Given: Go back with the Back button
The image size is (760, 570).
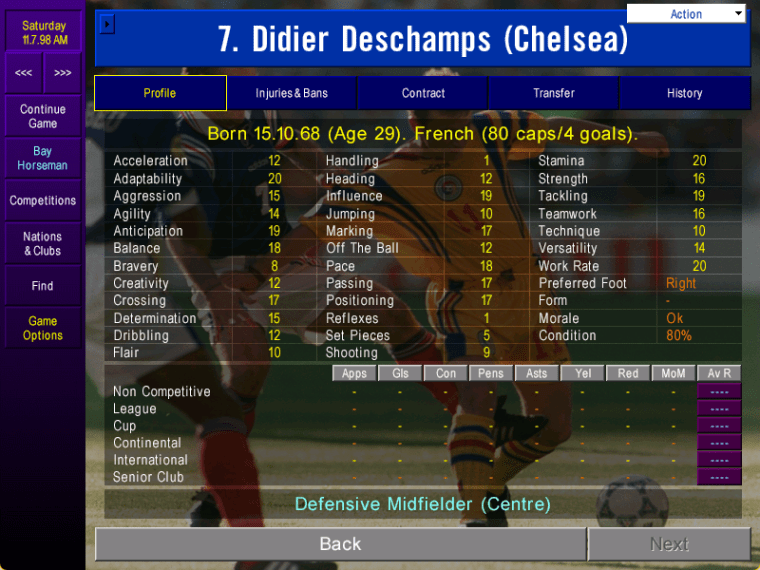Looking at the screenshot, I should pyautogui.click(x=340, y=544).
